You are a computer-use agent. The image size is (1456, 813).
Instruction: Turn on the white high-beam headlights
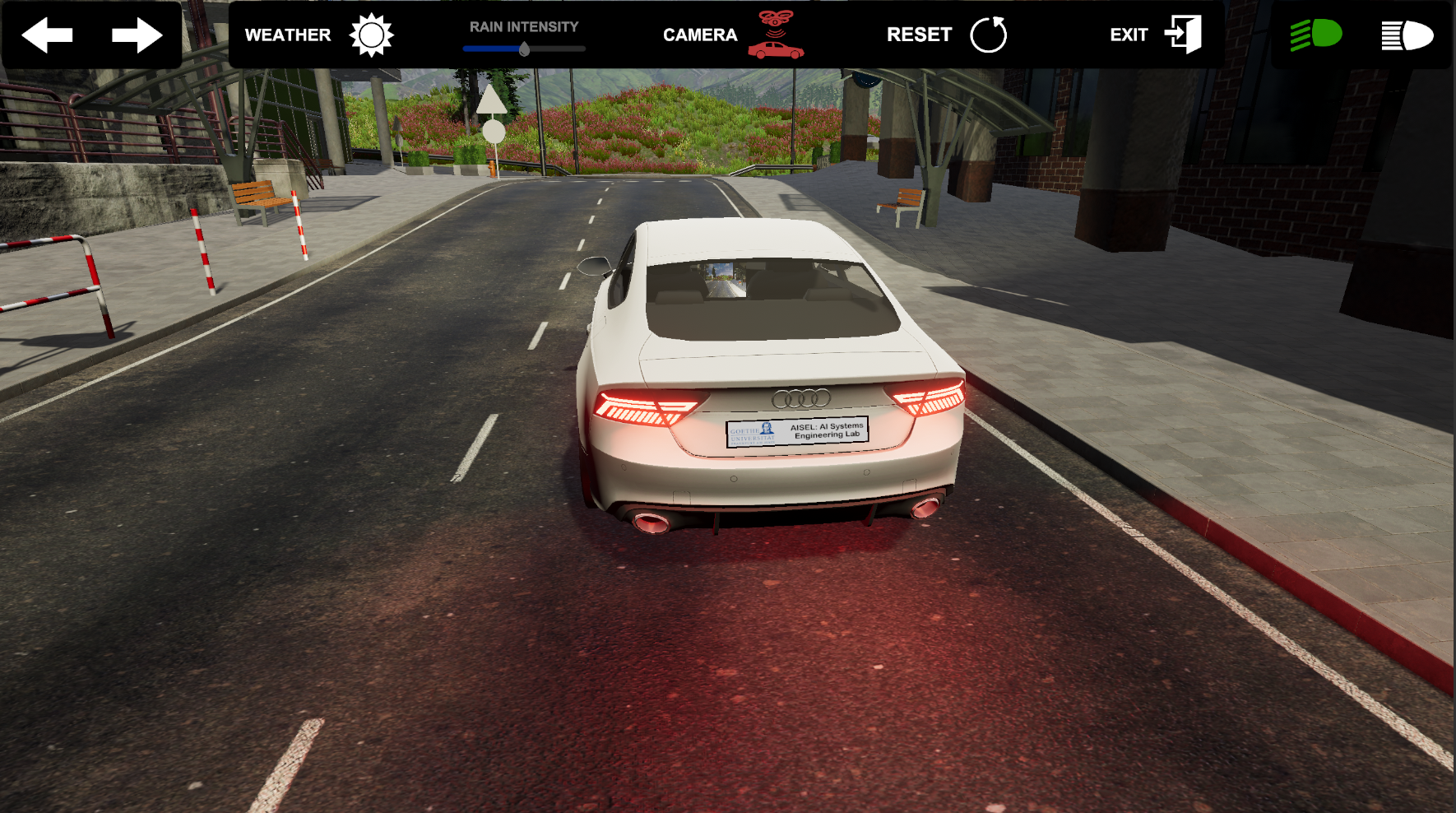tap(1407, 35)
